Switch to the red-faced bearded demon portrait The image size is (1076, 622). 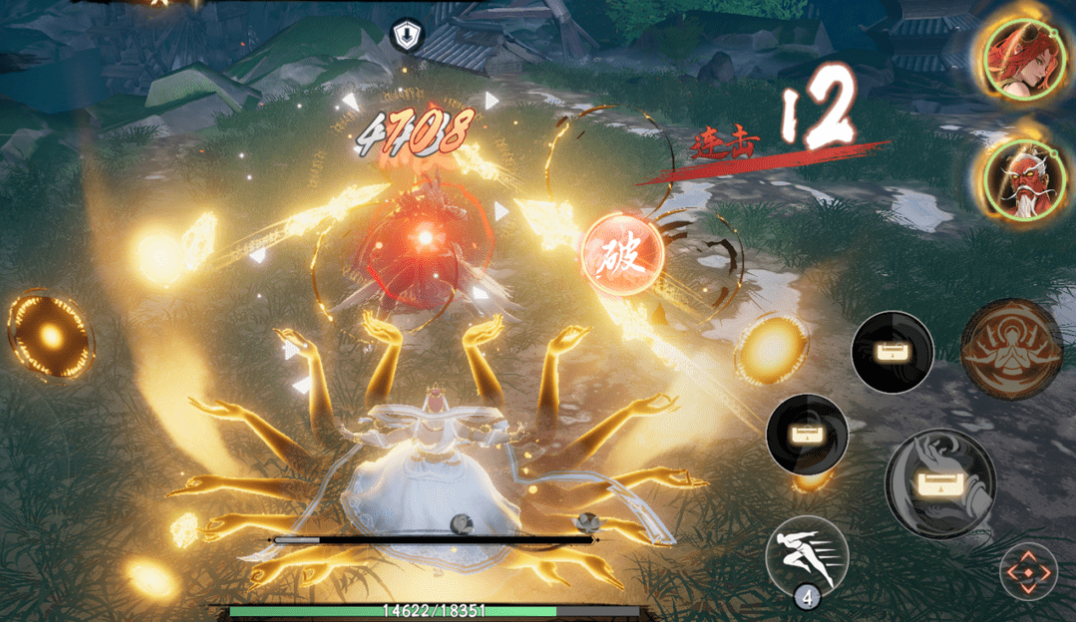coord(1014,180)
